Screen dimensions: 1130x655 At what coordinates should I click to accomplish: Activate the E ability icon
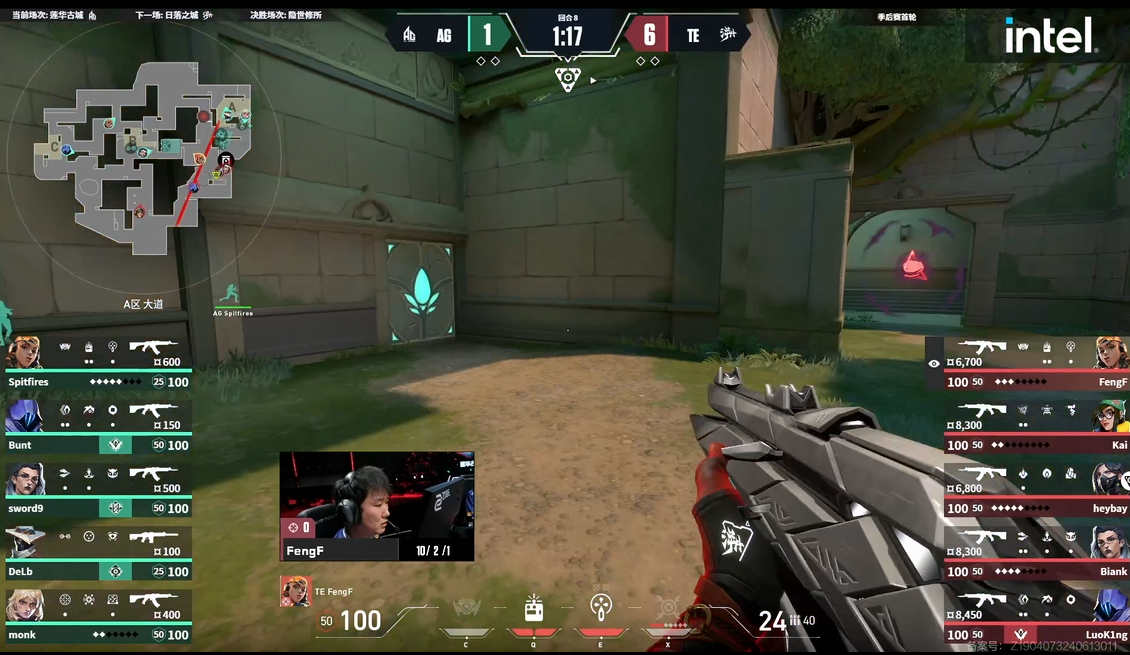(x=600, y=609)
